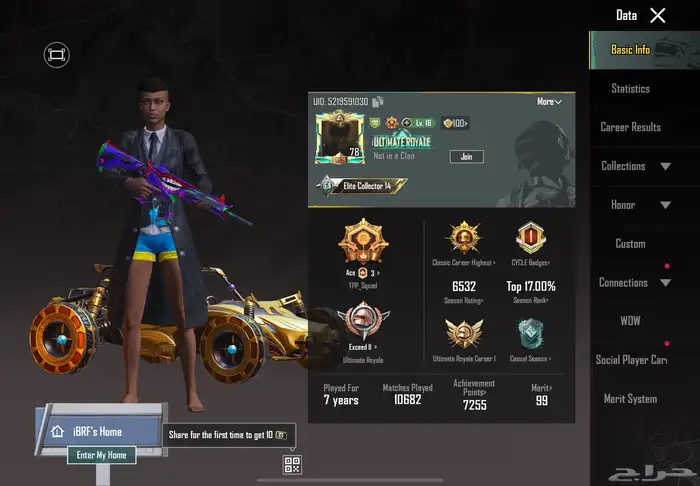700x486 pixels.
Task: Open the Career Results tab
Action: (x=630, y=128)
